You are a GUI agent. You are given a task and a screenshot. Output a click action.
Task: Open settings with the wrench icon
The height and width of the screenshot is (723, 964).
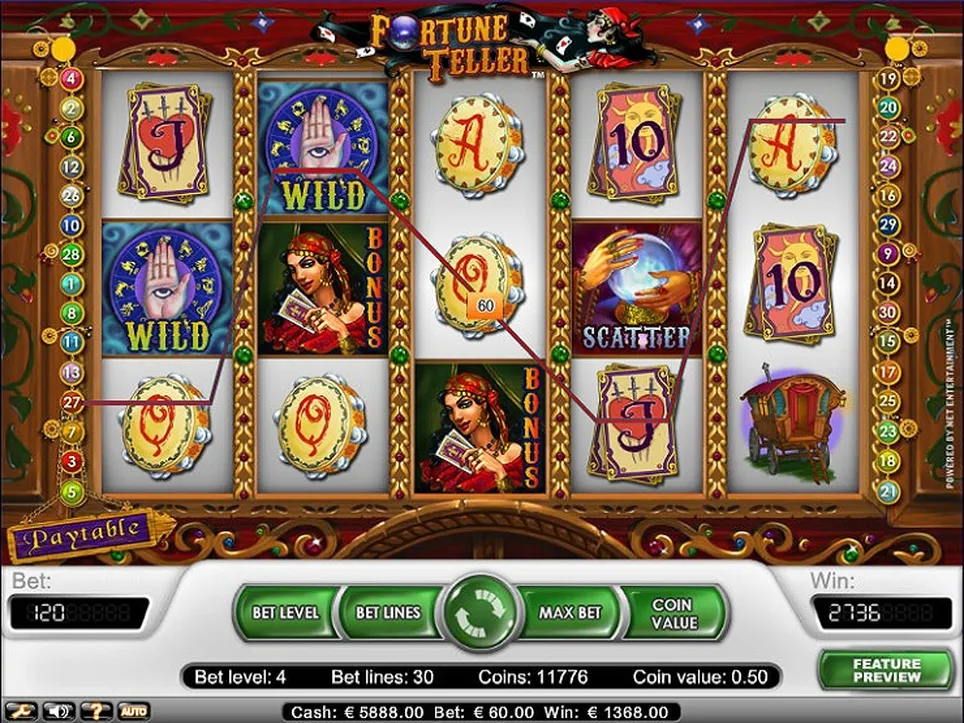click(x=22, y=711)
